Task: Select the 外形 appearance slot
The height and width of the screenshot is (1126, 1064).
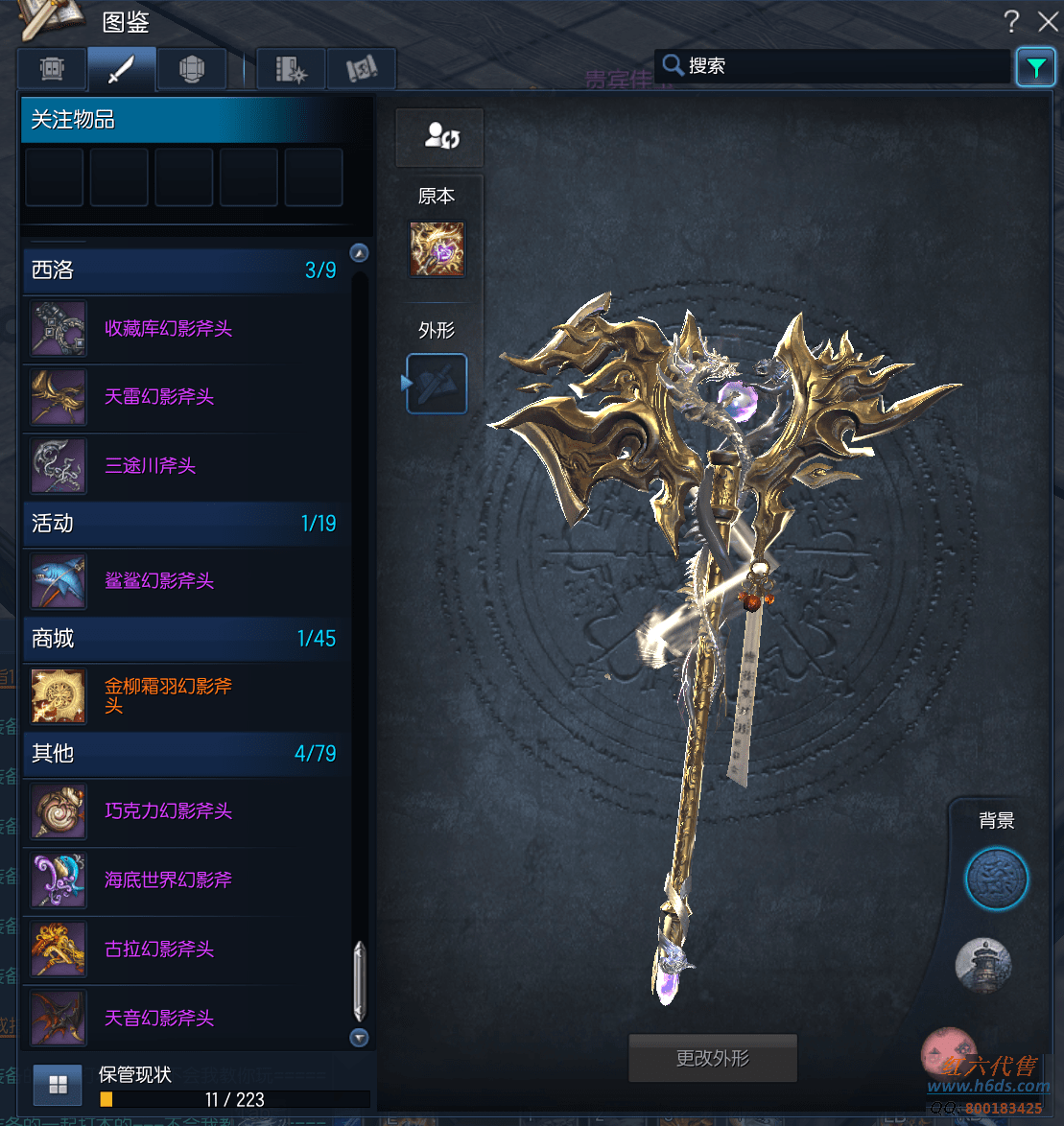Action: (x=437, y=384)
